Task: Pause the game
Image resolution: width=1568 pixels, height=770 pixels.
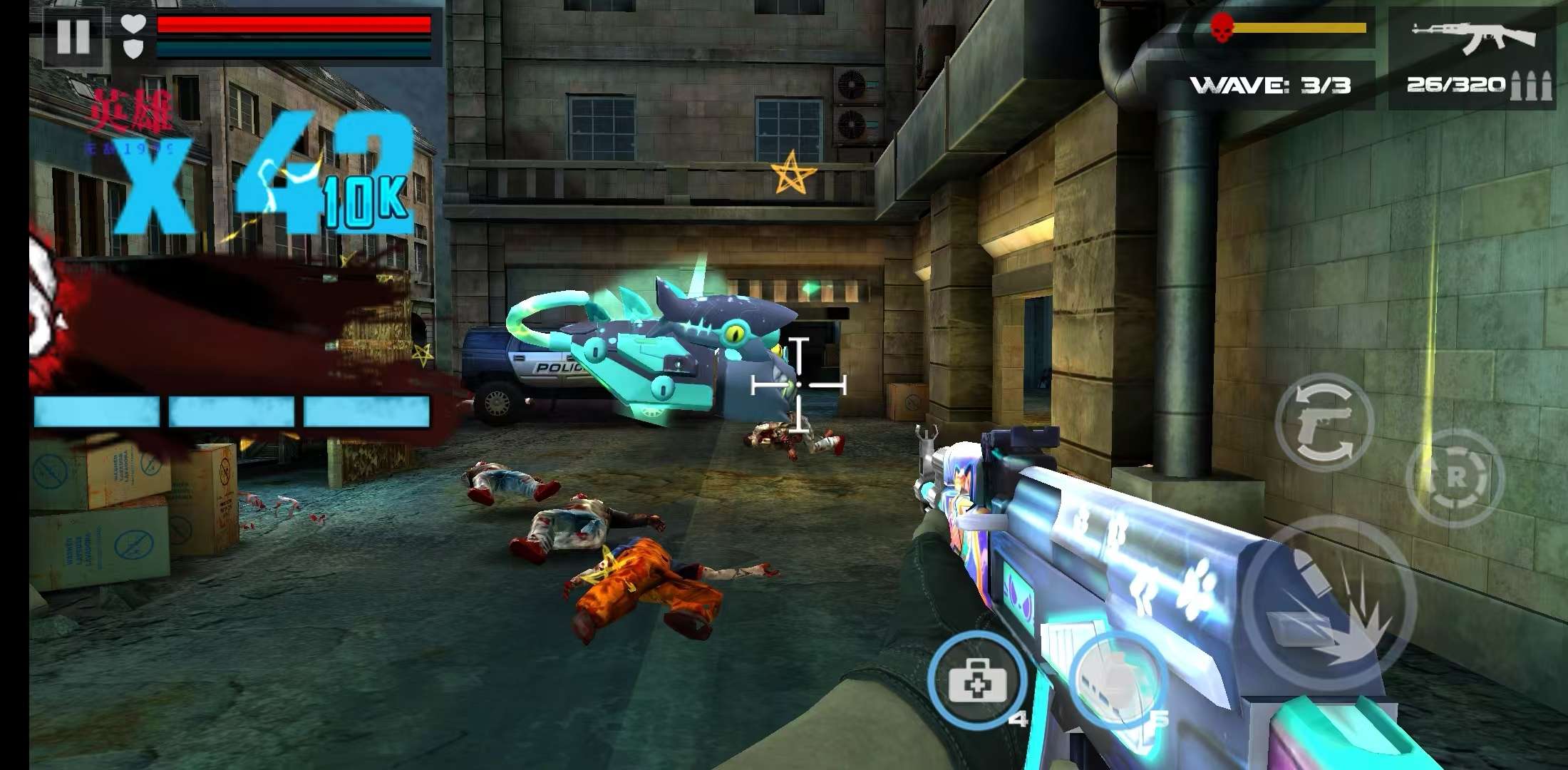Action: click(73, 36)
